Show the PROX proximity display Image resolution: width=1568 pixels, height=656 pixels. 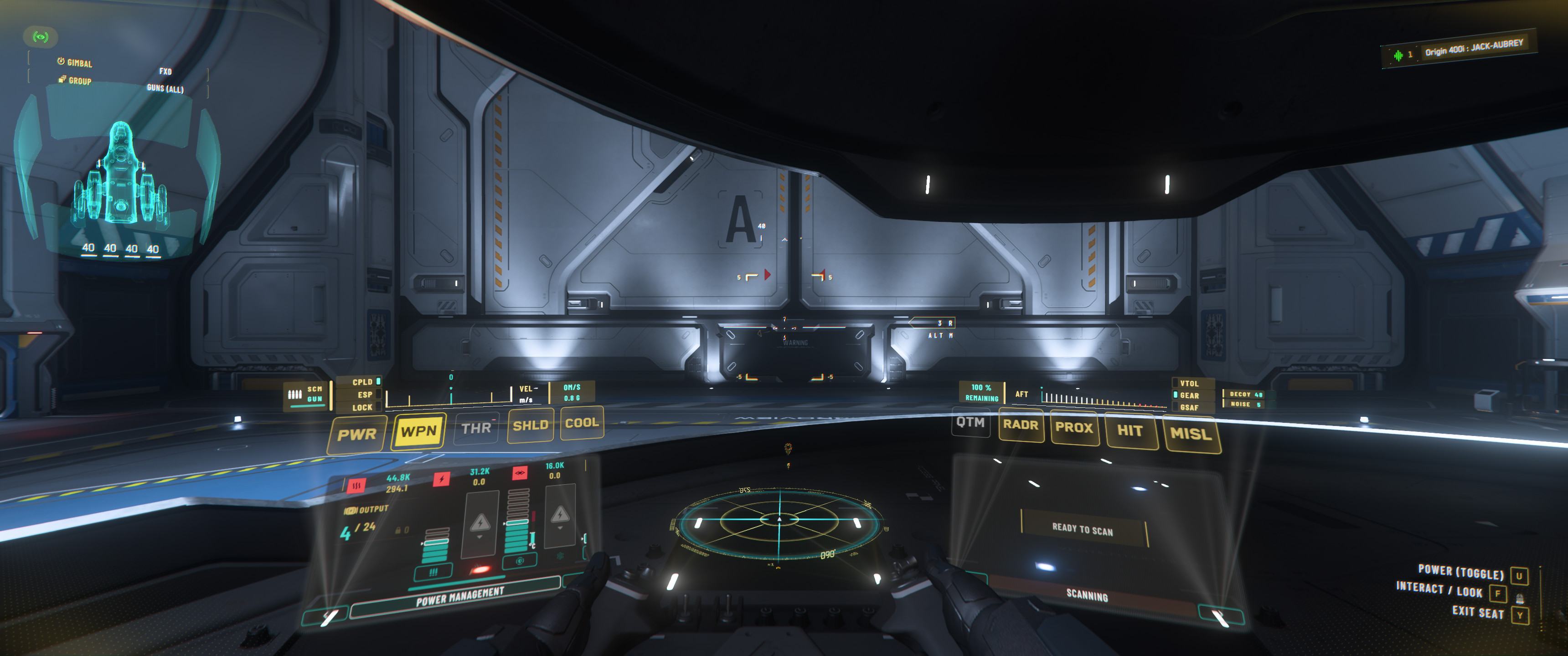(1074, 427)
